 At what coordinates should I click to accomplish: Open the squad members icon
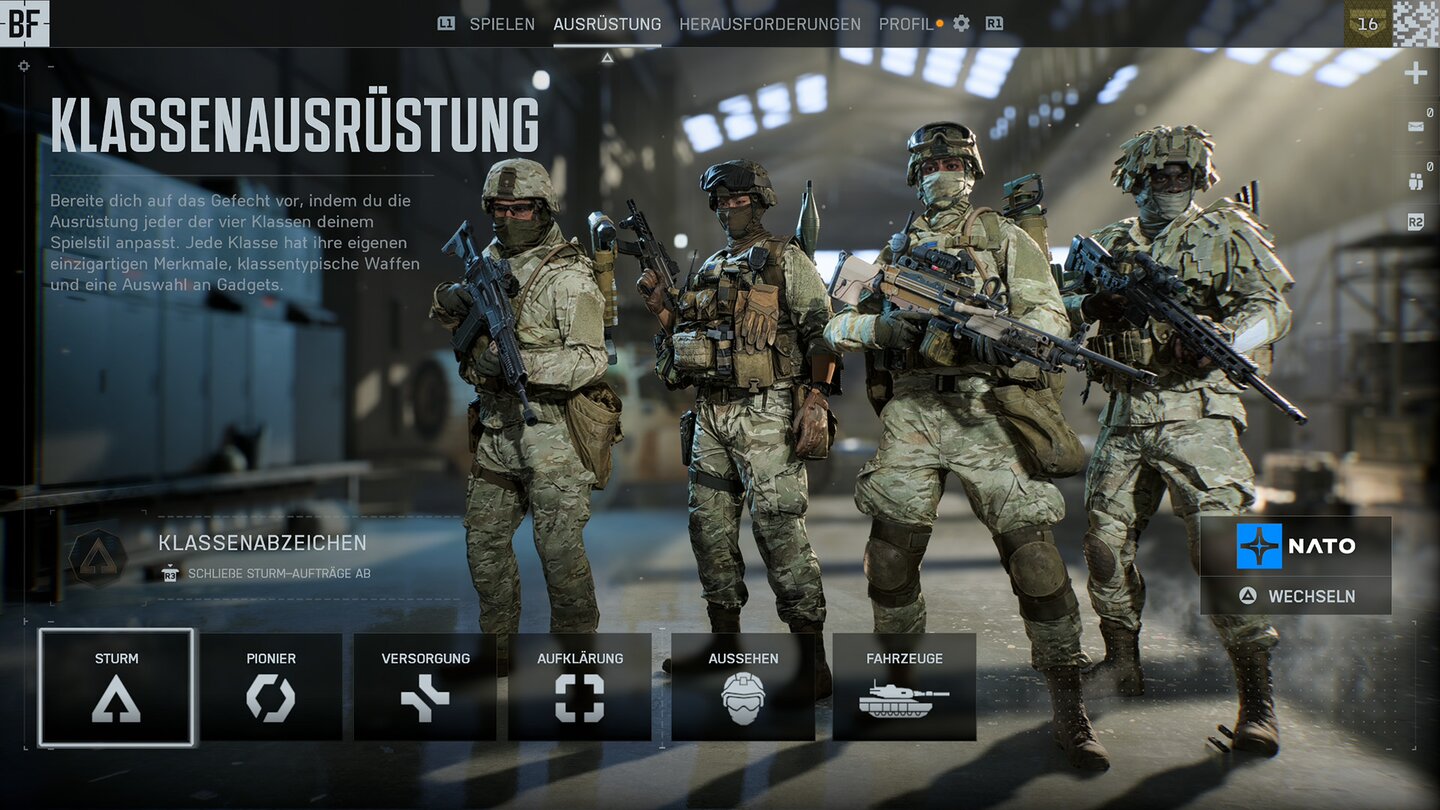(x=1416, y=181)
